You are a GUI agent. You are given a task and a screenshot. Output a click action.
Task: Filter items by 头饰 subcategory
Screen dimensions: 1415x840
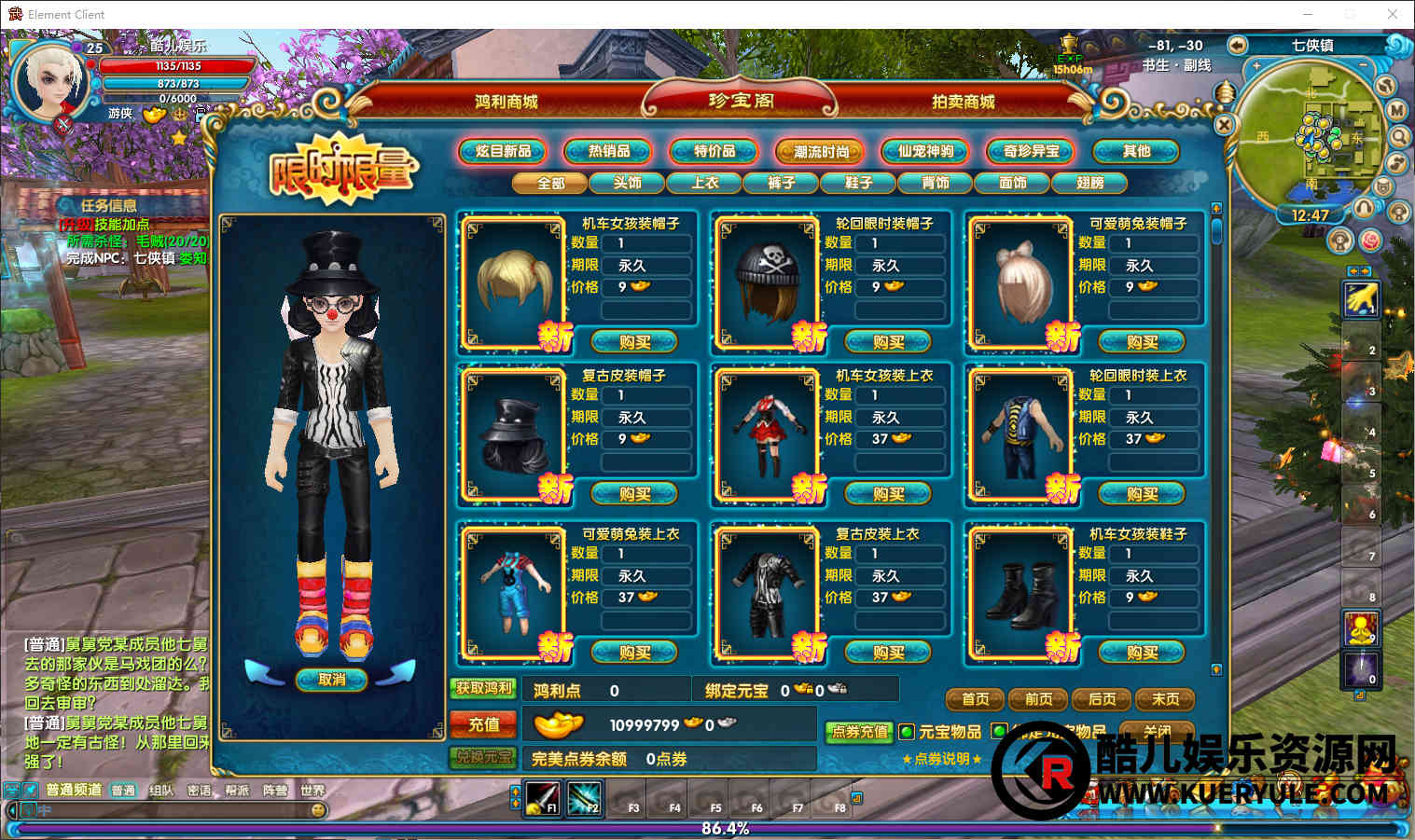pos(628,183)
